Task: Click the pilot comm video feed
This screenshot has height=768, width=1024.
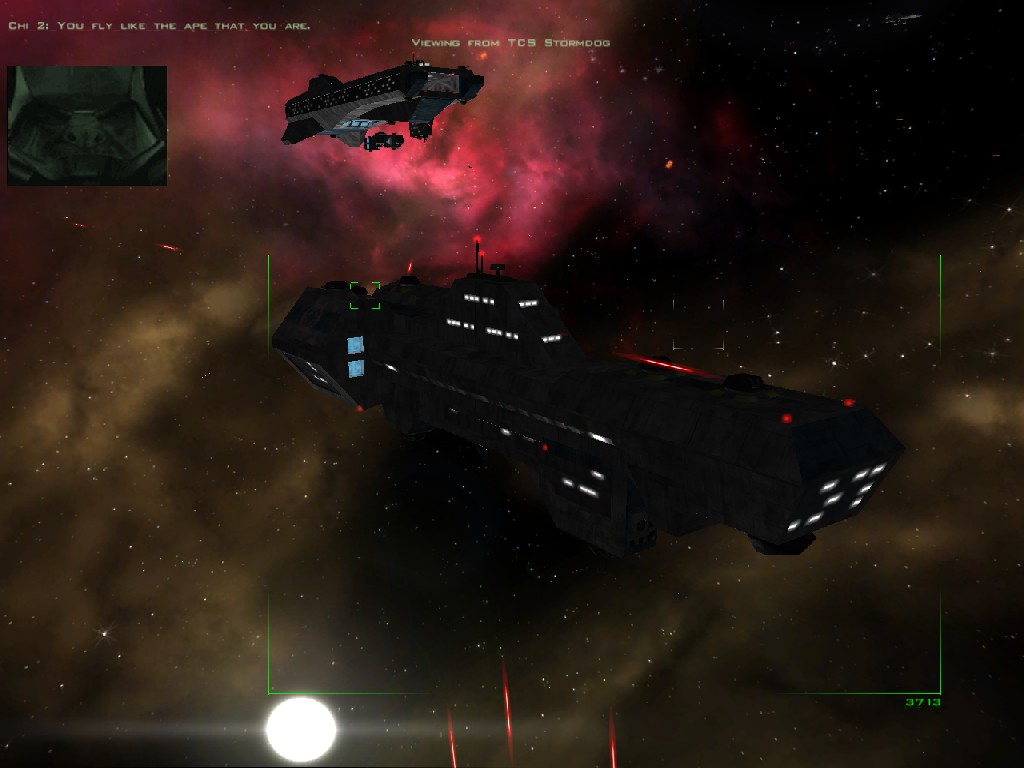Action: tap(87, 125)
